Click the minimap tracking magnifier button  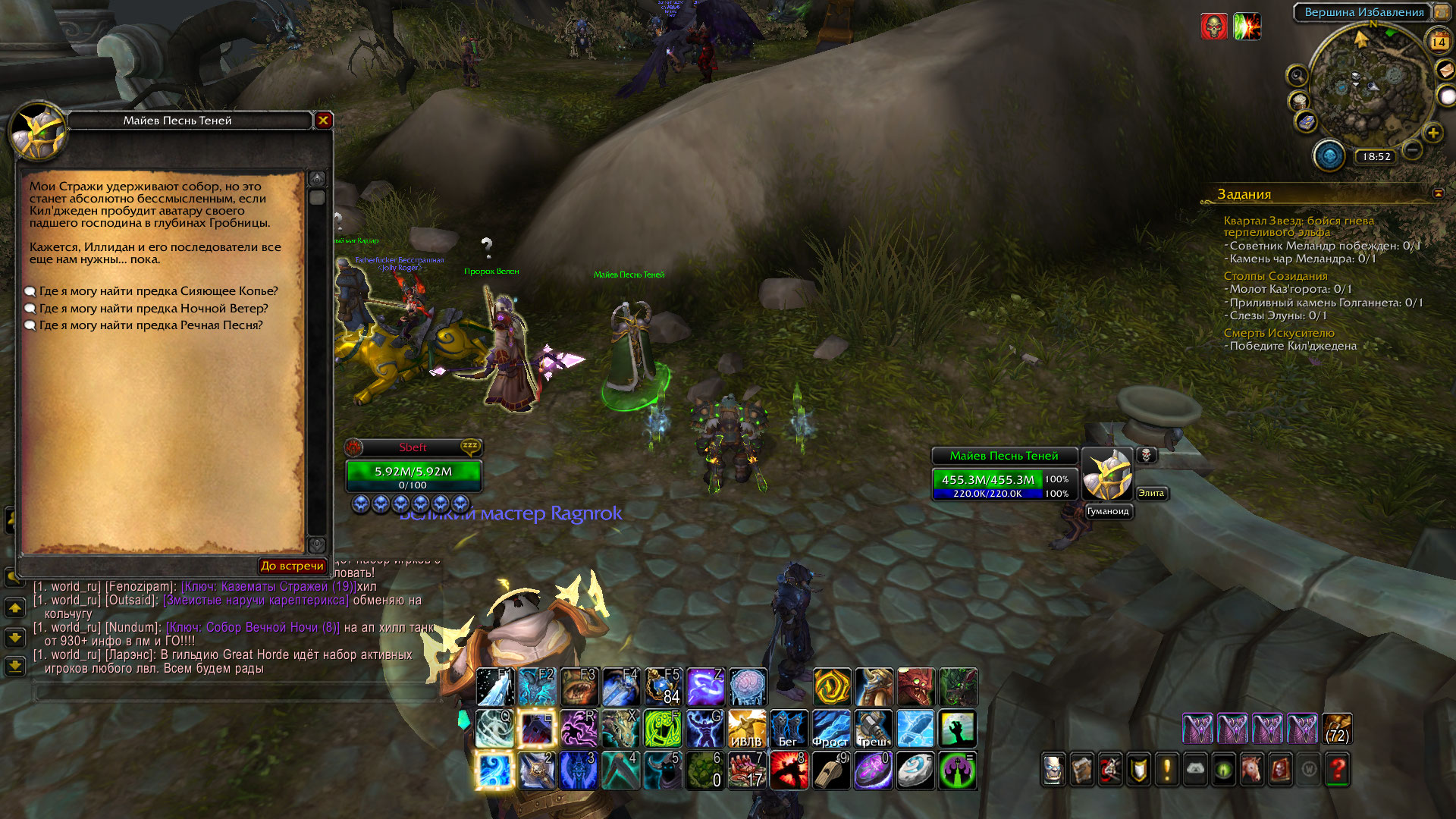pos(1298,75)
